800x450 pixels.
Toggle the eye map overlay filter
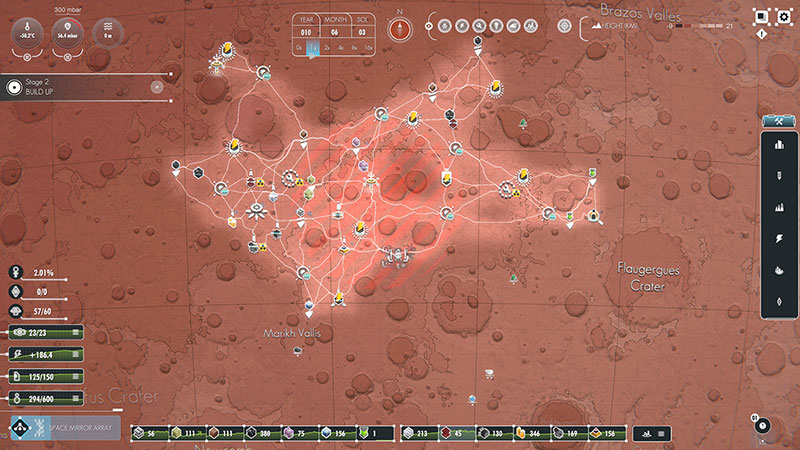point(428,27)
